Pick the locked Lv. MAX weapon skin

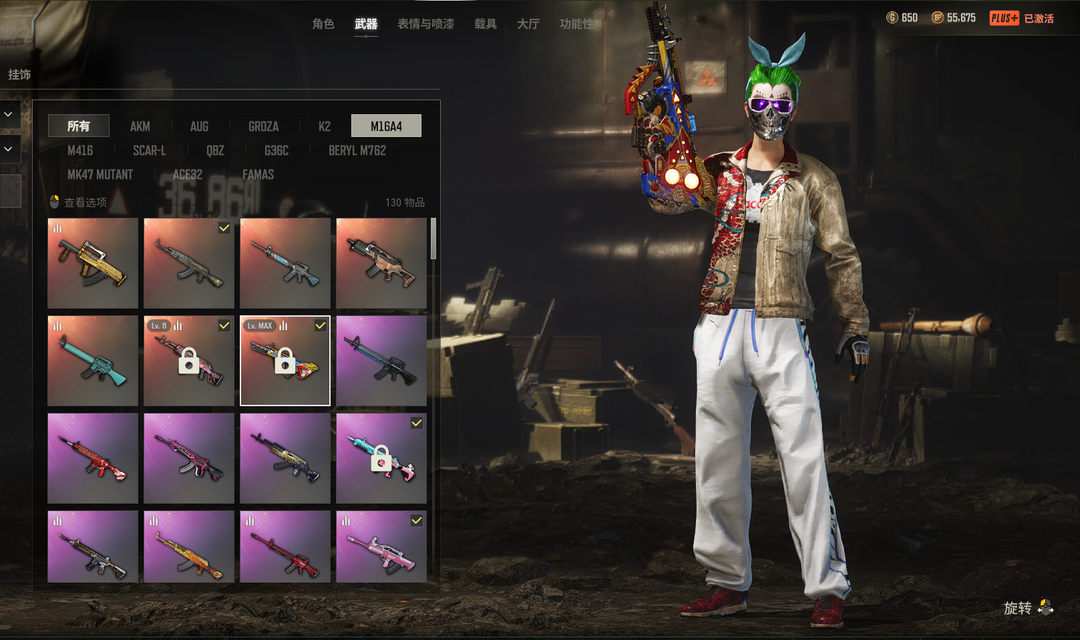click(x=285, y=360)
